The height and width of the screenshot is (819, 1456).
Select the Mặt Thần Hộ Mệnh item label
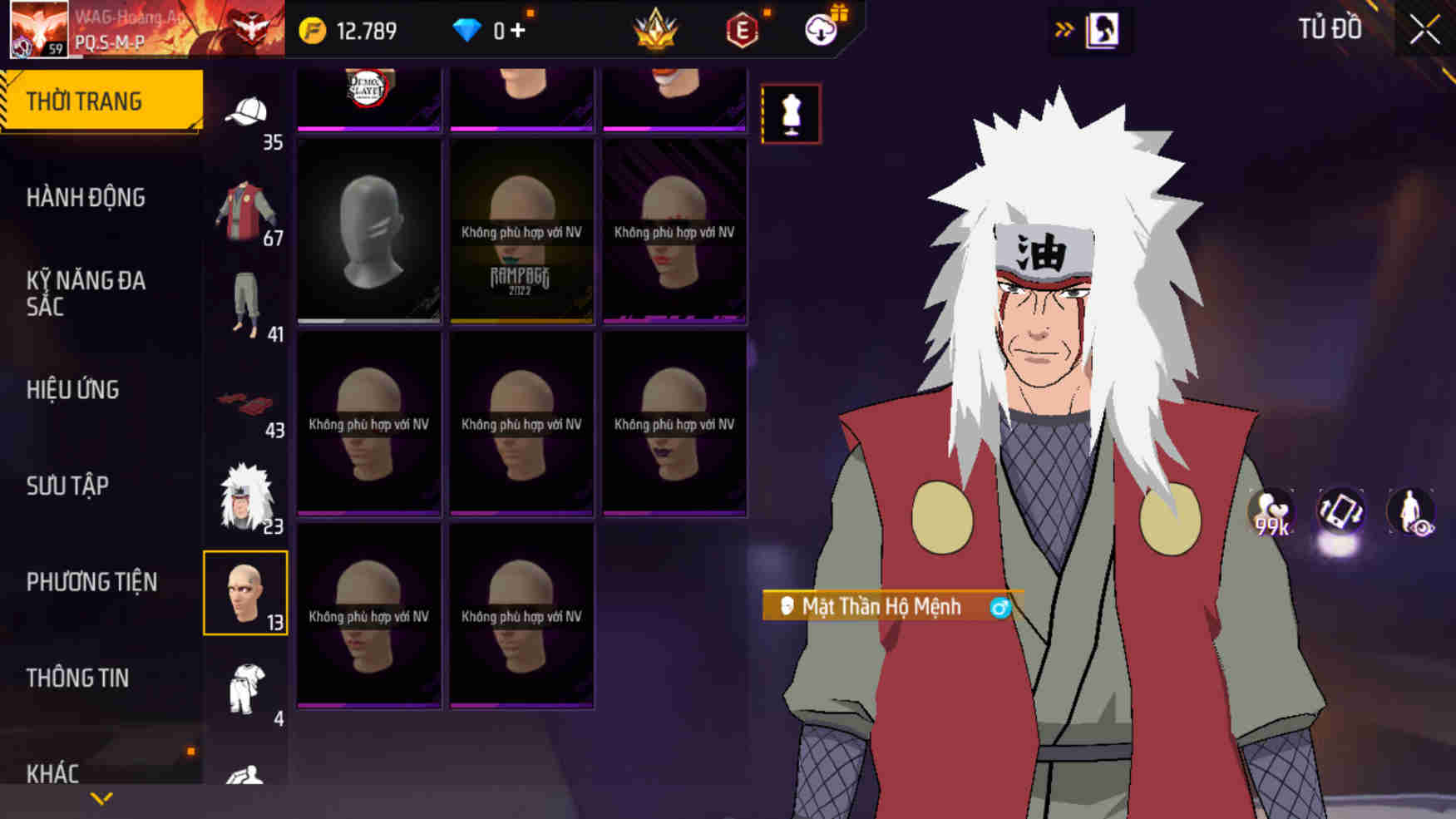[881, 607]
